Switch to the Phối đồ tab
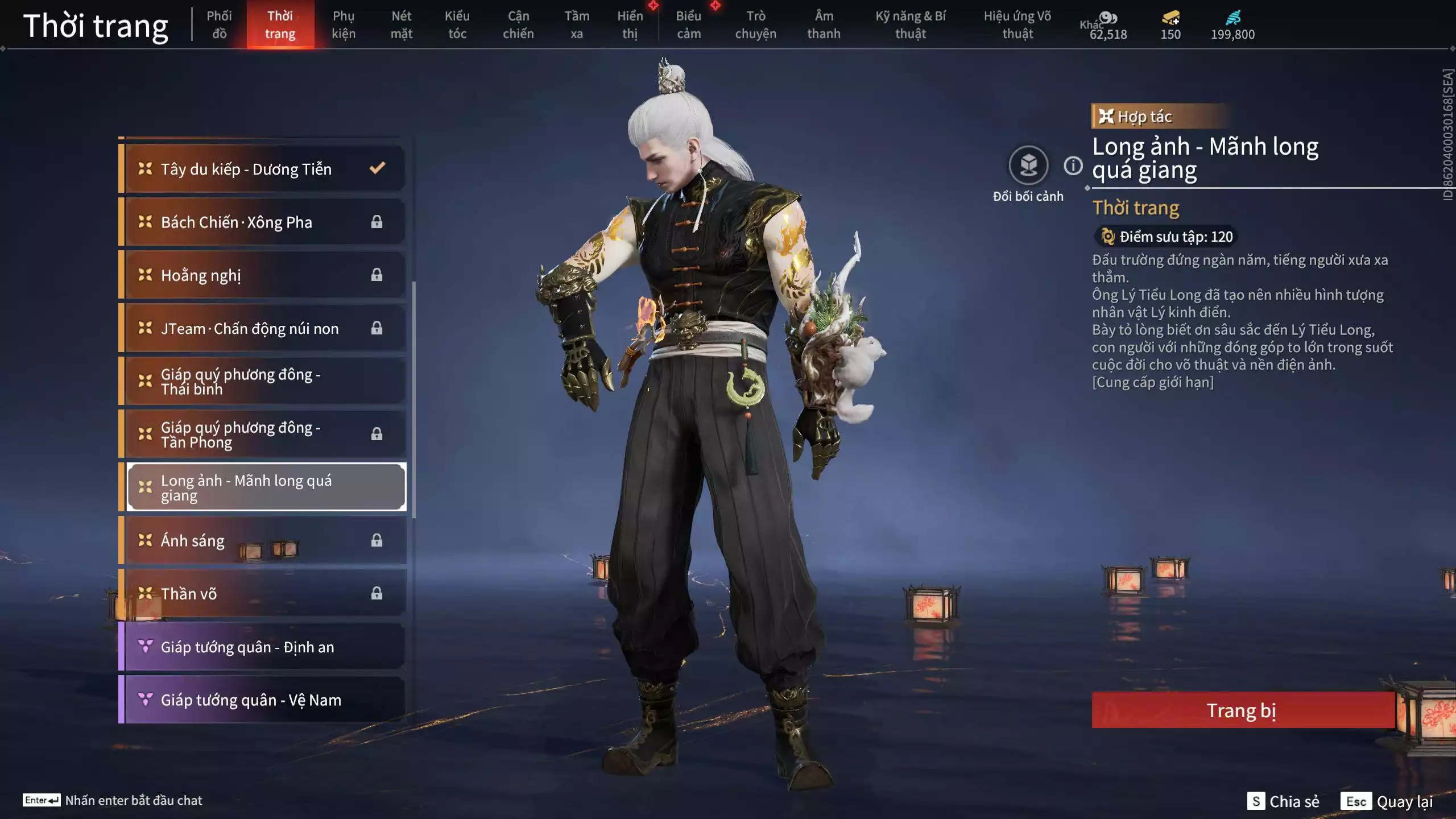Viewport: 1456px width, 819px height. click(219, 25)
